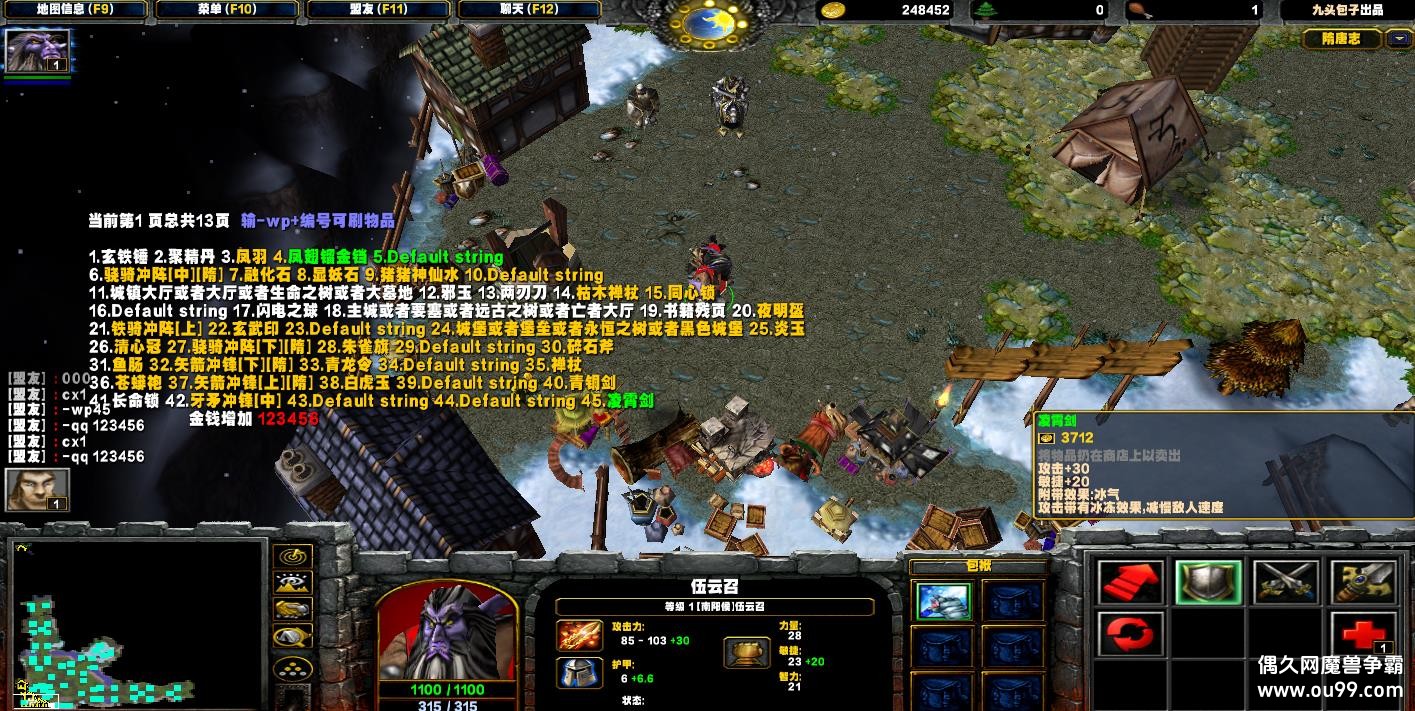Image resolution: width=1415 pixels, height=711 pixels.
Task: Click on the minimap
Action: click(138, 622)
